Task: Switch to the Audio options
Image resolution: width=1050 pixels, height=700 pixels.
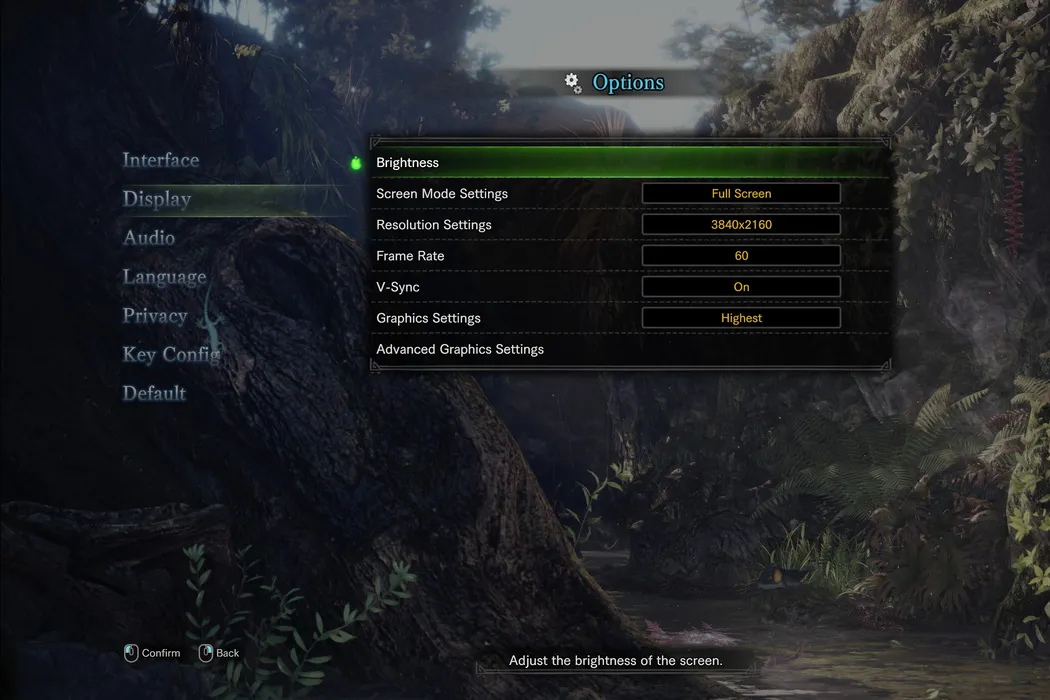Action: pyautogui.click(x=149, y=238)
